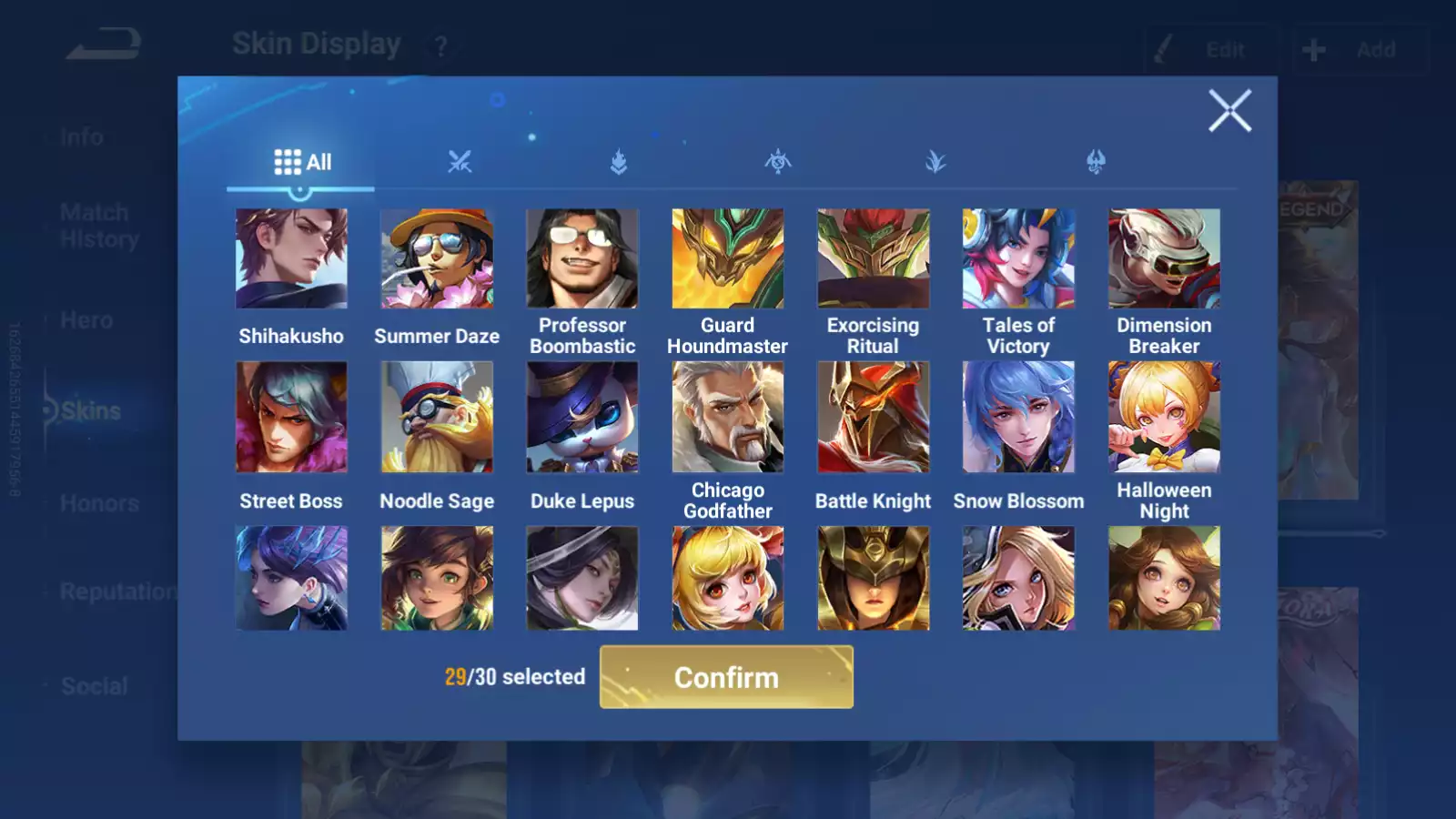This screenshot has height=819, width=1456.
Task: Select the Chicago Godfather skin image
Action: (x=727, y=417)
